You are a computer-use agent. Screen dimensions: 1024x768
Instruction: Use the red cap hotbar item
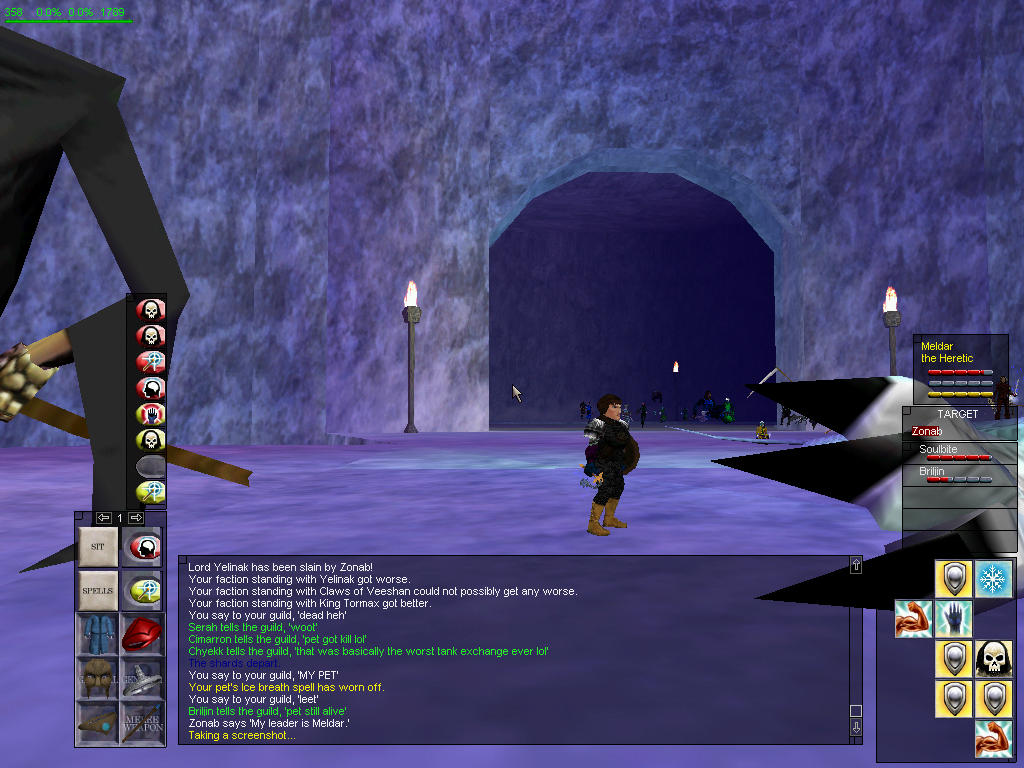click(x=141, y=633)
